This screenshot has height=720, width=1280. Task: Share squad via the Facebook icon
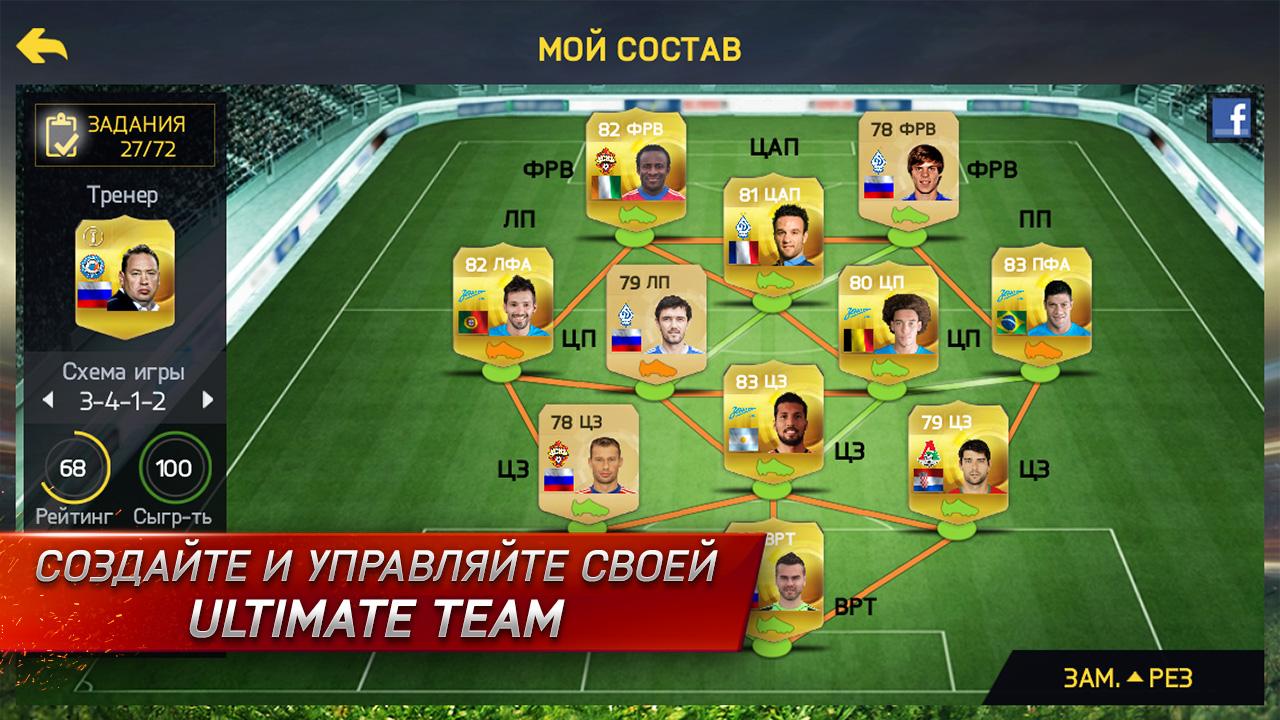click(x=1230, y=120)
